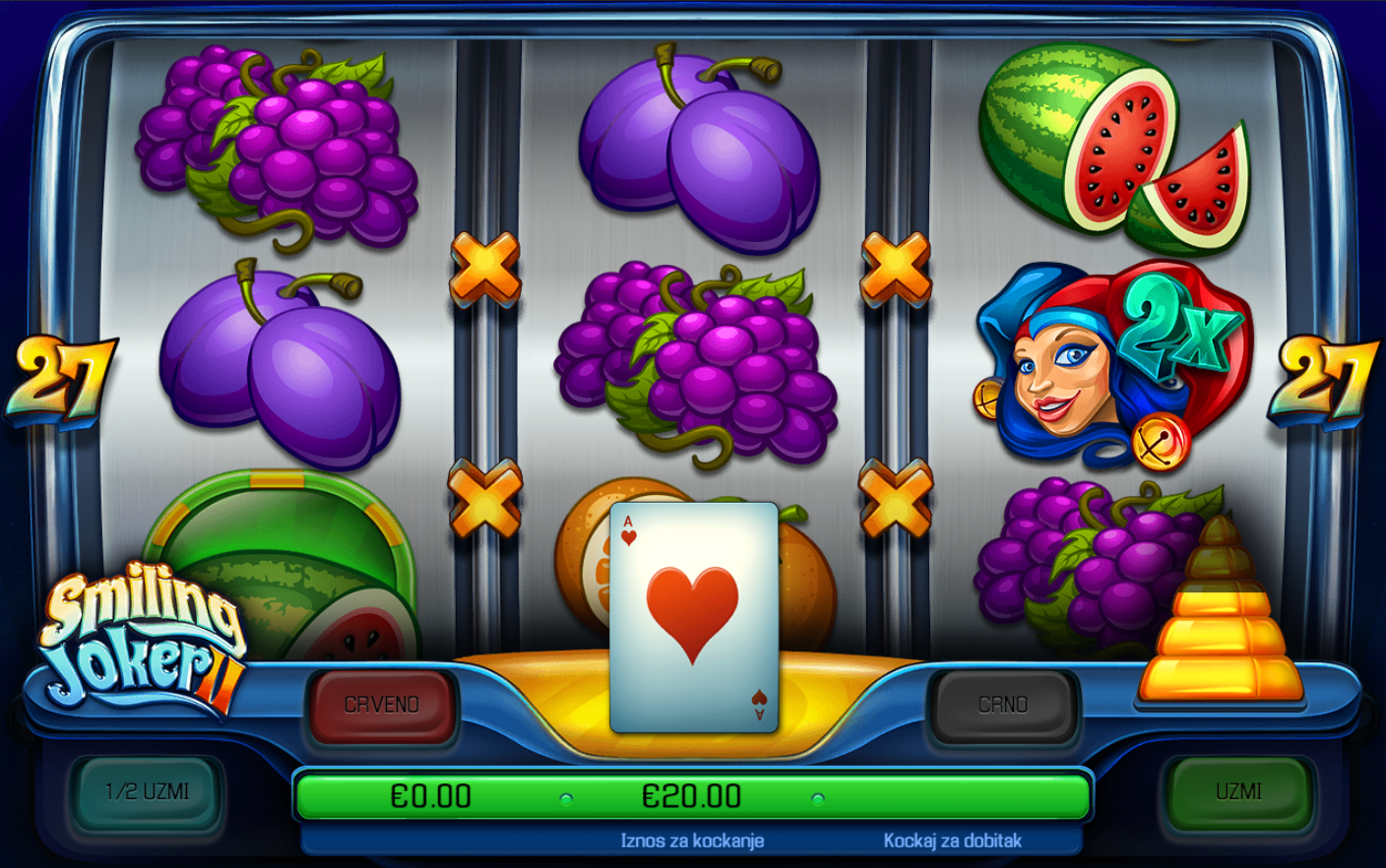The image size is (1386, 868).
Task: Choose the red CRVENO gamble button
Action: (382, 706)
